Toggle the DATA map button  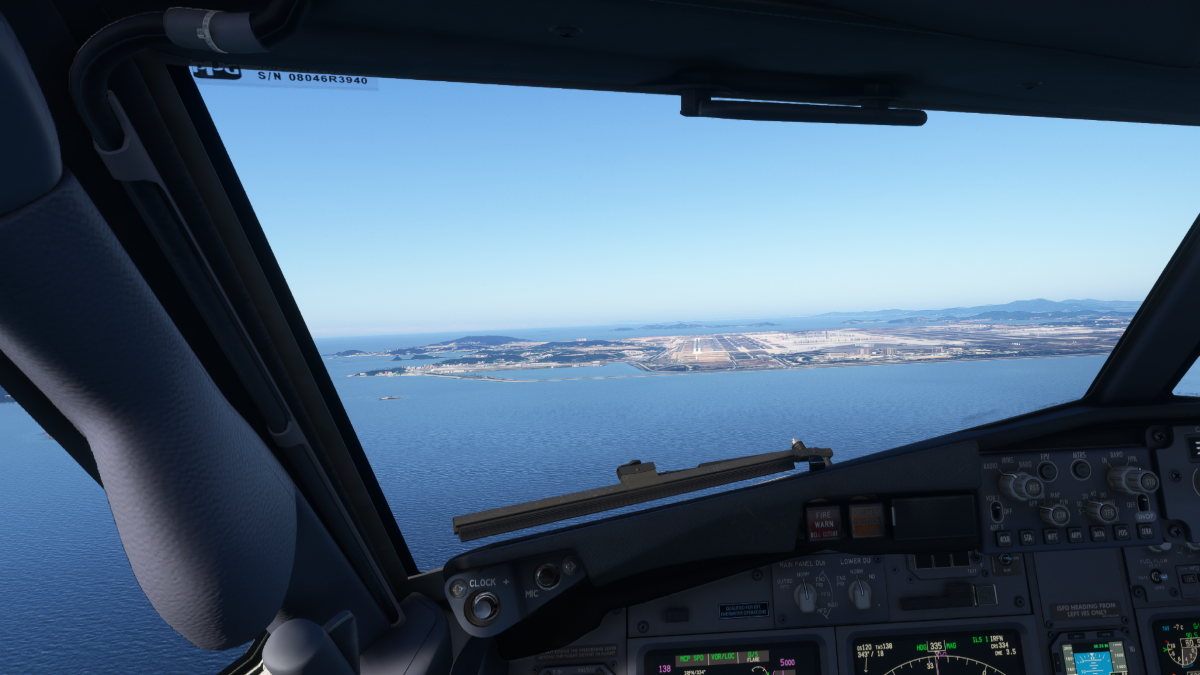1099,533
